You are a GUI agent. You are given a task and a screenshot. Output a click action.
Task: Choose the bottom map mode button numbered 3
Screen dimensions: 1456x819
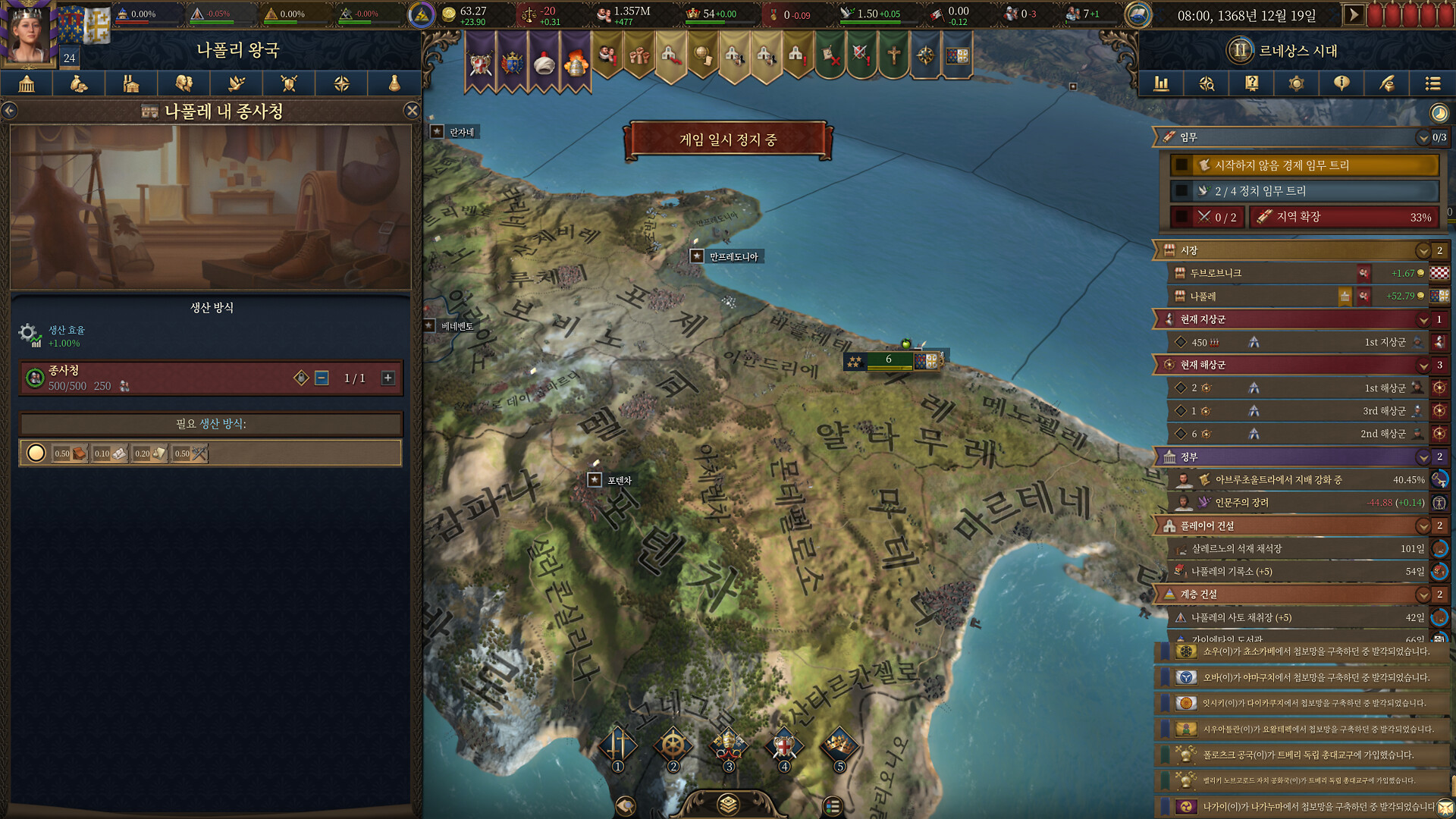click(x=728, y=746)
